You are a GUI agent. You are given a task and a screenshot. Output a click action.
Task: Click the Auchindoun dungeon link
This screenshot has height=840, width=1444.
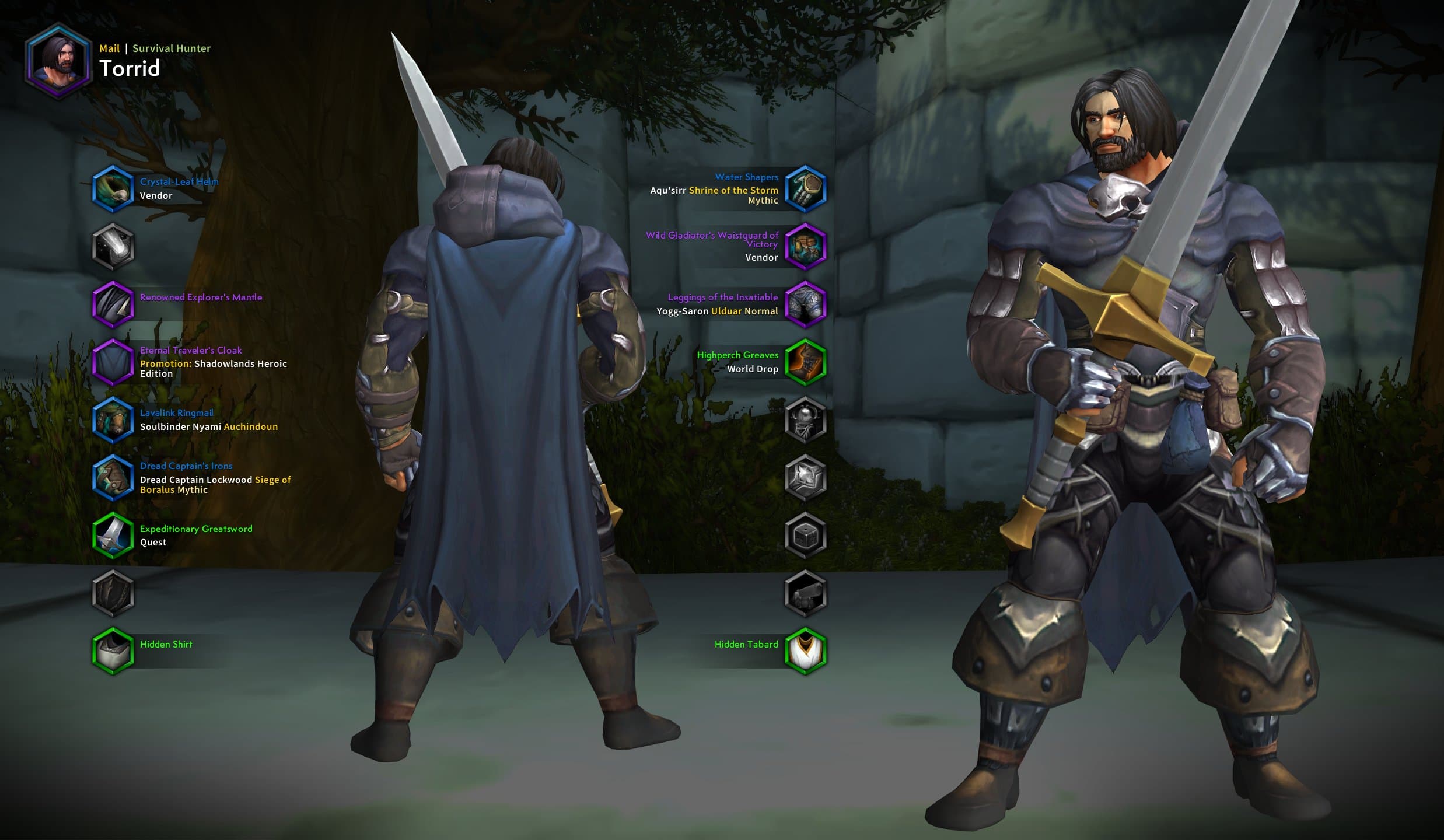point(251,426)
